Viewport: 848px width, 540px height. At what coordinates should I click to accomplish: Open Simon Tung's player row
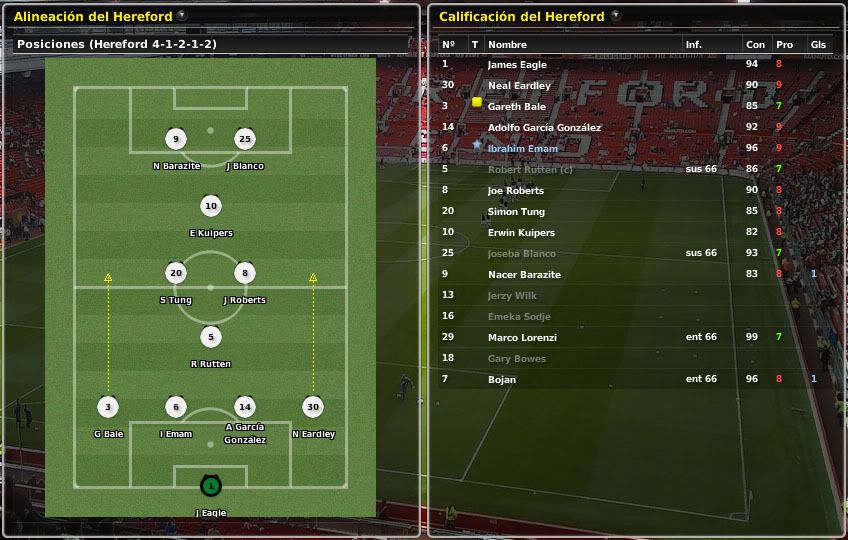(x=515, y=212)
